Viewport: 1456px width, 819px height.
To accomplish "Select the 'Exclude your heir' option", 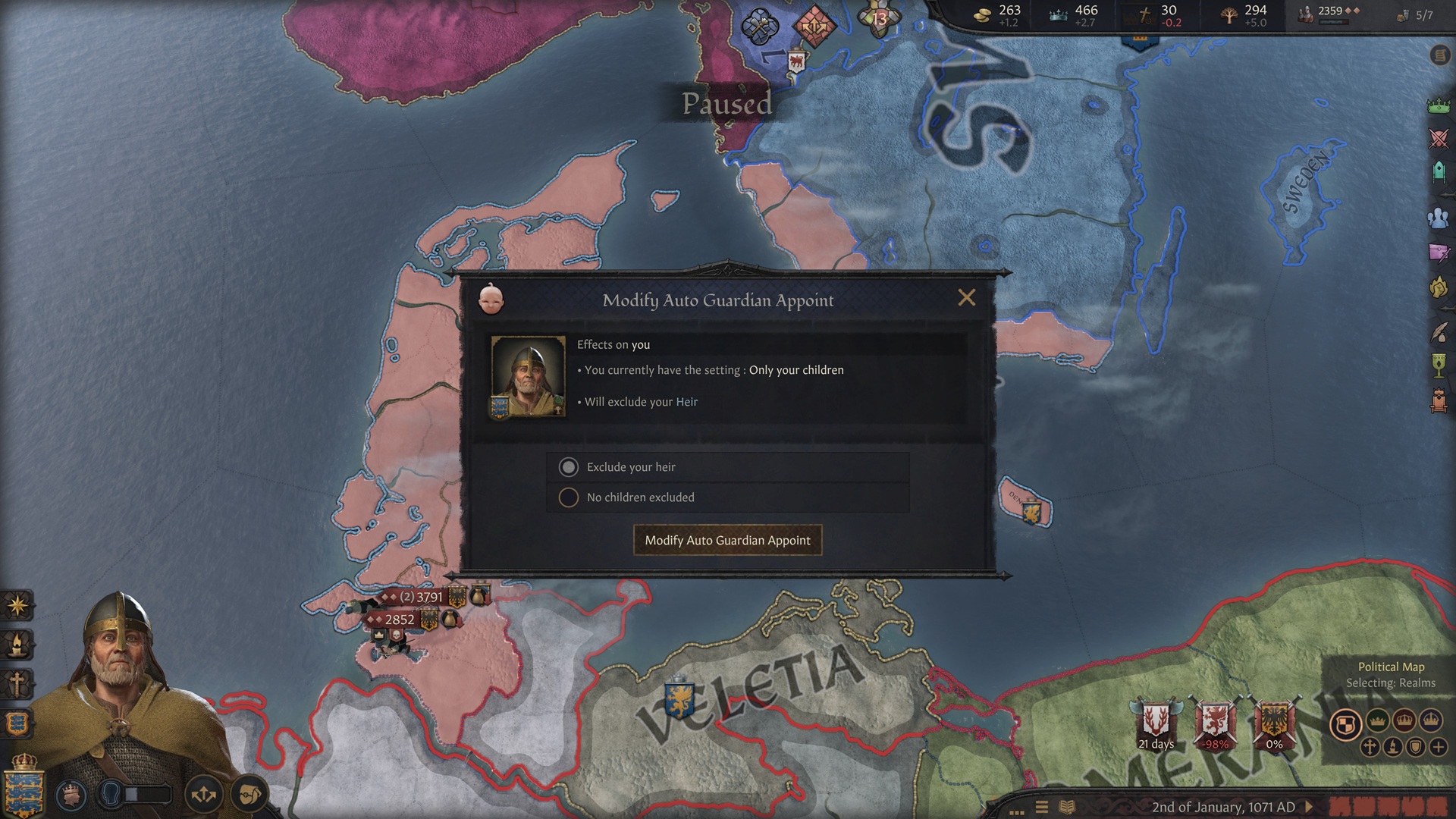I will point(569,467).
